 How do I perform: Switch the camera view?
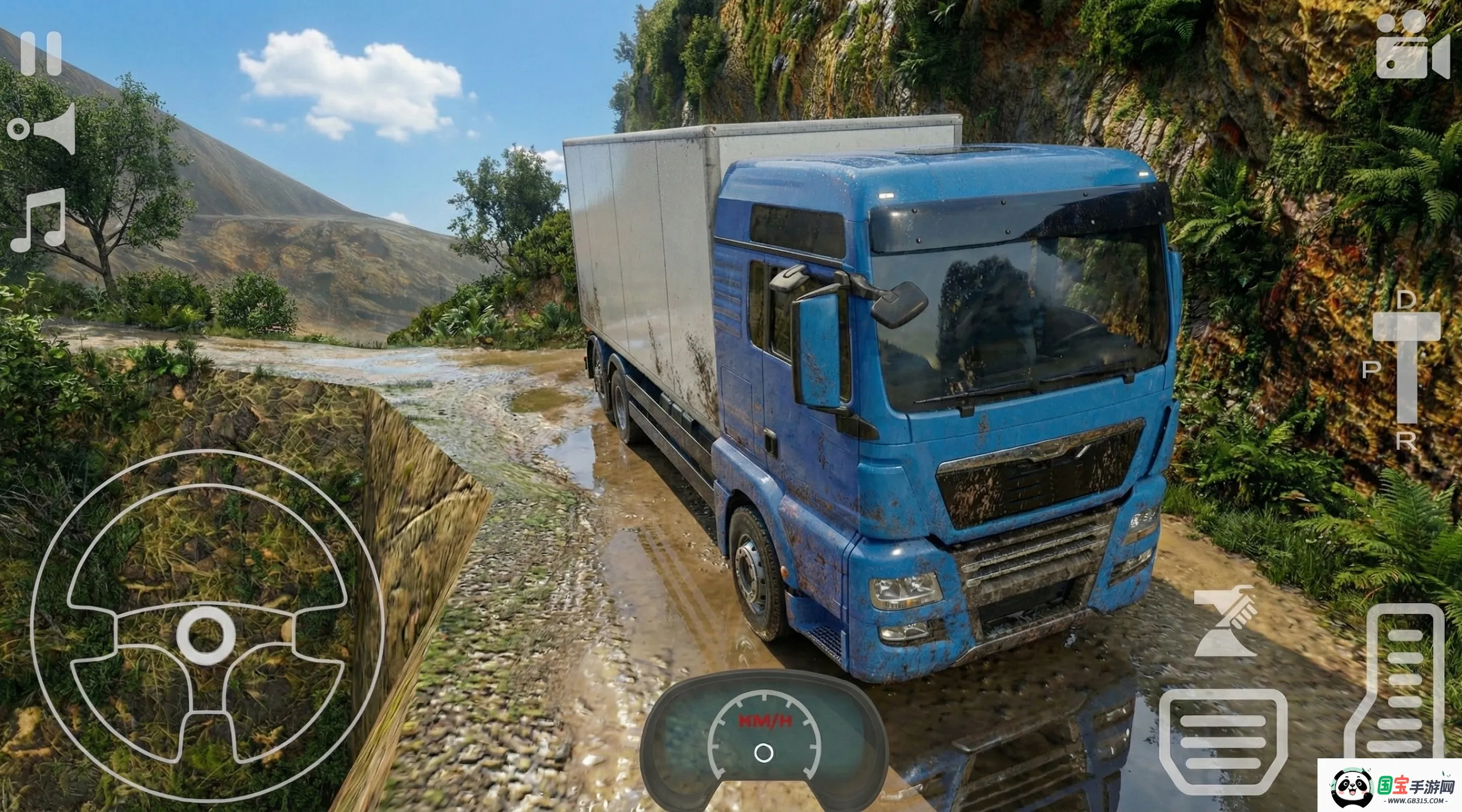(1412, 47)
